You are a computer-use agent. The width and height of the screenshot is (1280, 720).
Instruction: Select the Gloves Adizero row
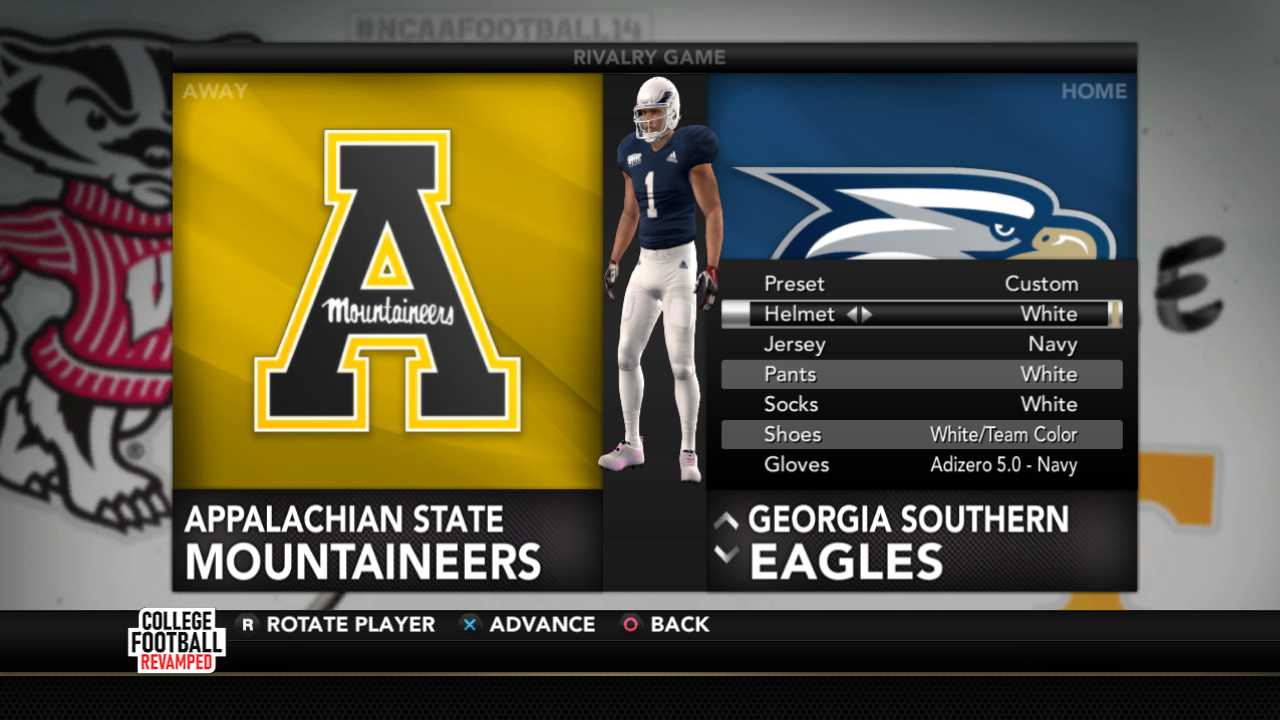click(x=920, y=464)
